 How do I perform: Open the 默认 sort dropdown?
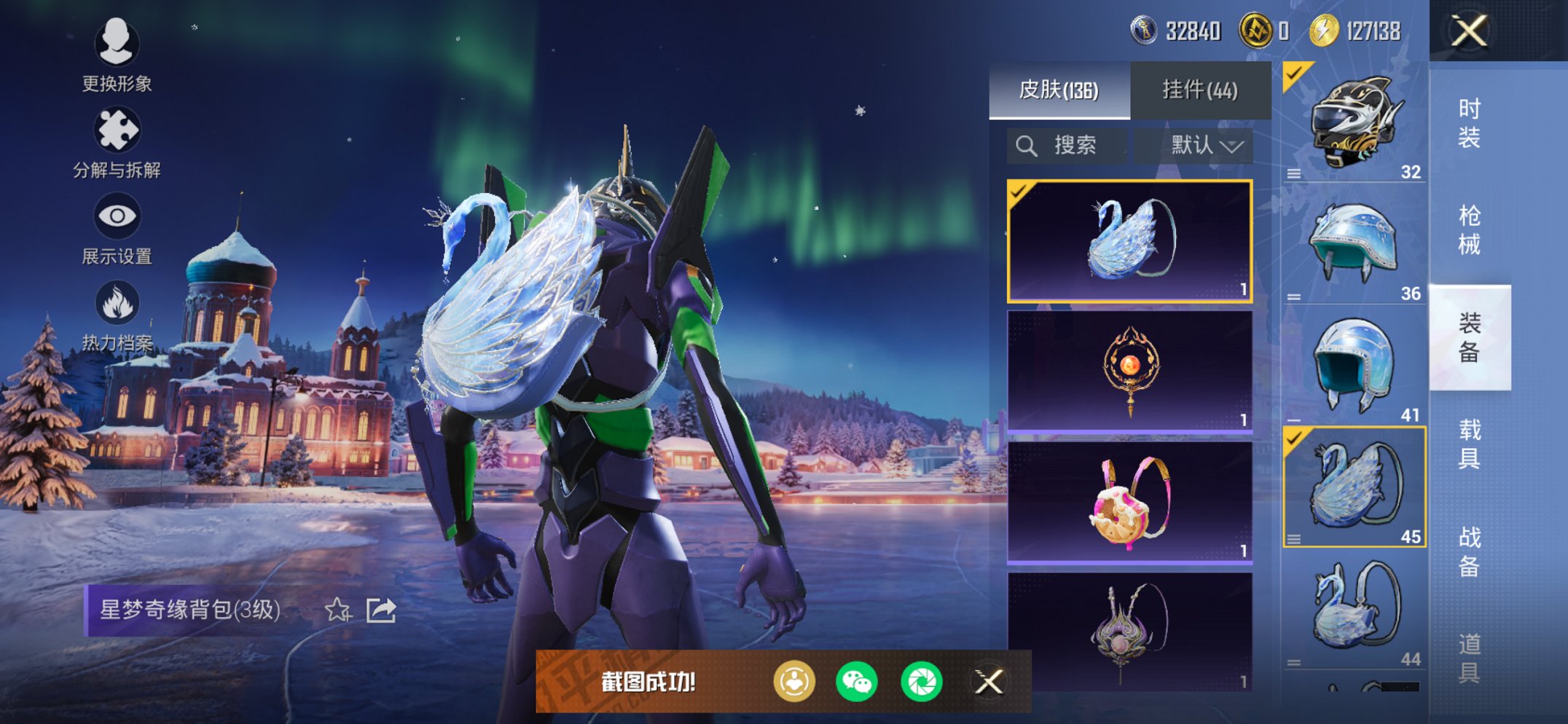(x=1205, y=146)
